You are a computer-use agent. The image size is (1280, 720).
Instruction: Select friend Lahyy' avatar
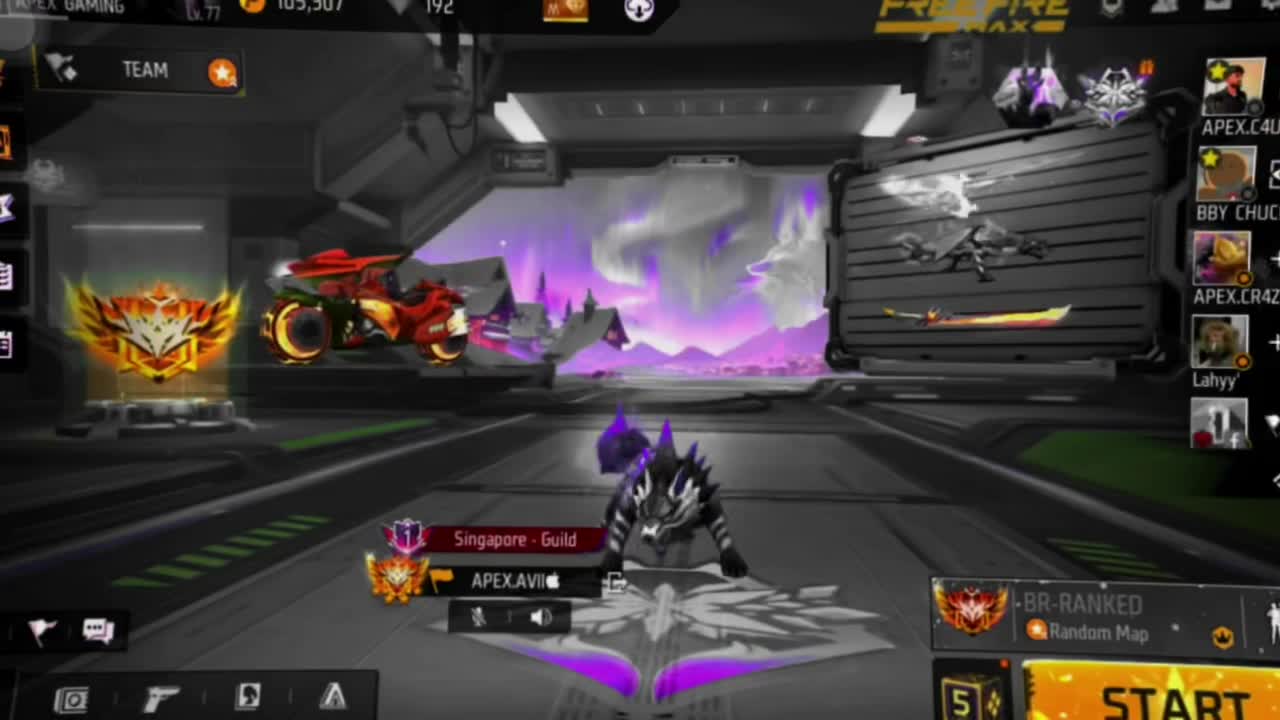click(1219, 343)
